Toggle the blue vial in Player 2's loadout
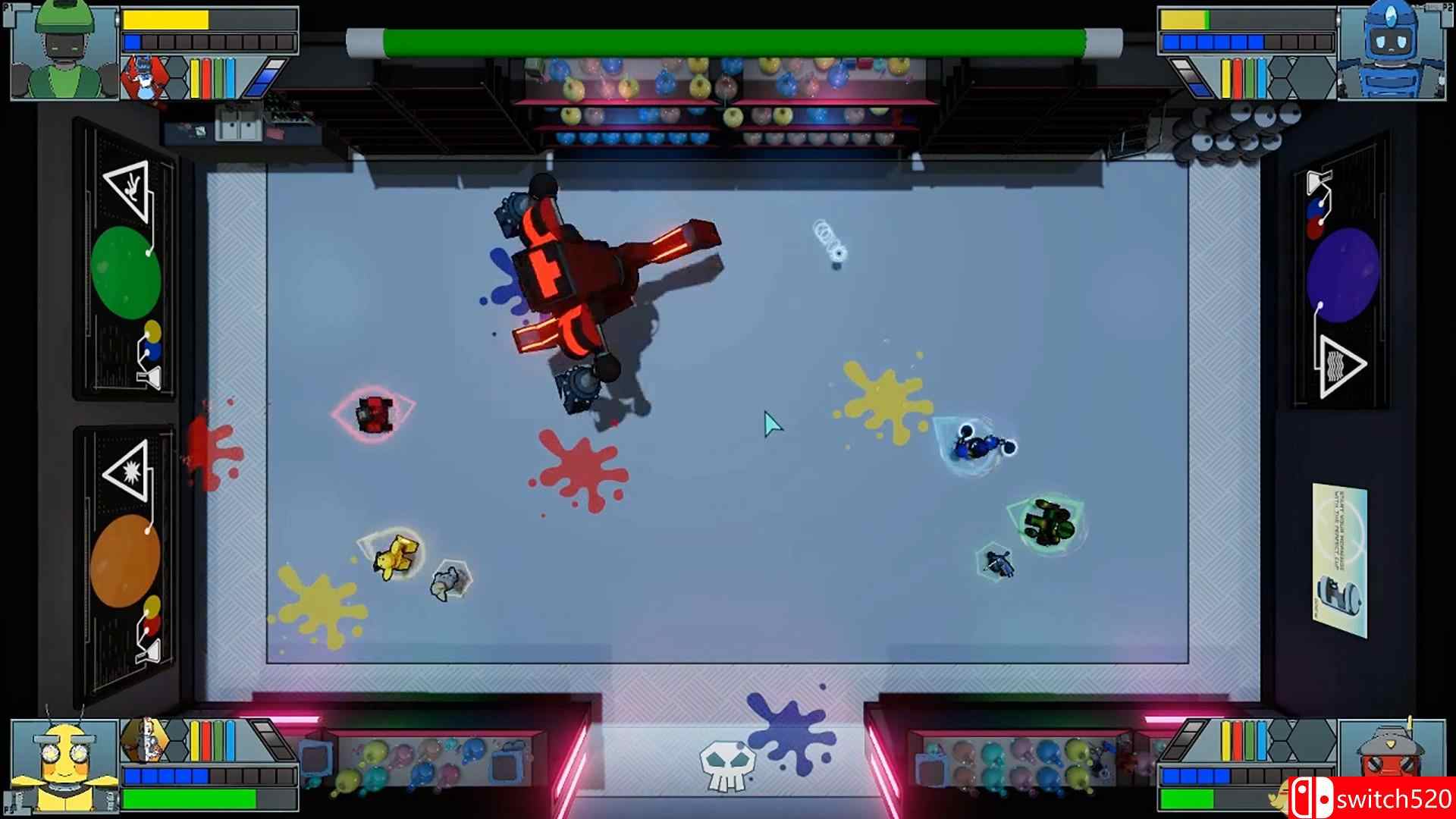The height and width of the screenshot is (819, 1456). pyautogui.click(x=1261, y=78)
